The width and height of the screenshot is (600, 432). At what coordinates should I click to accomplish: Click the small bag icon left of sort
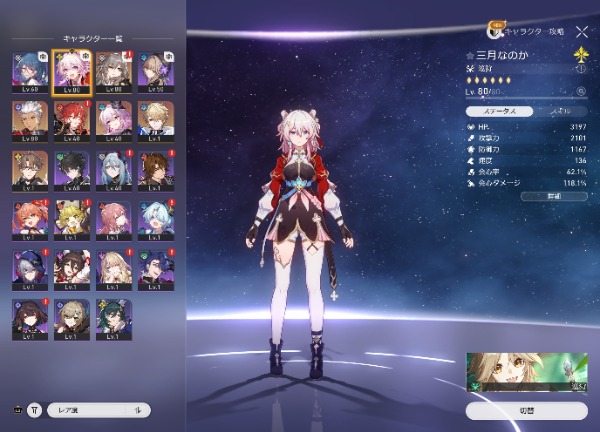15,409
